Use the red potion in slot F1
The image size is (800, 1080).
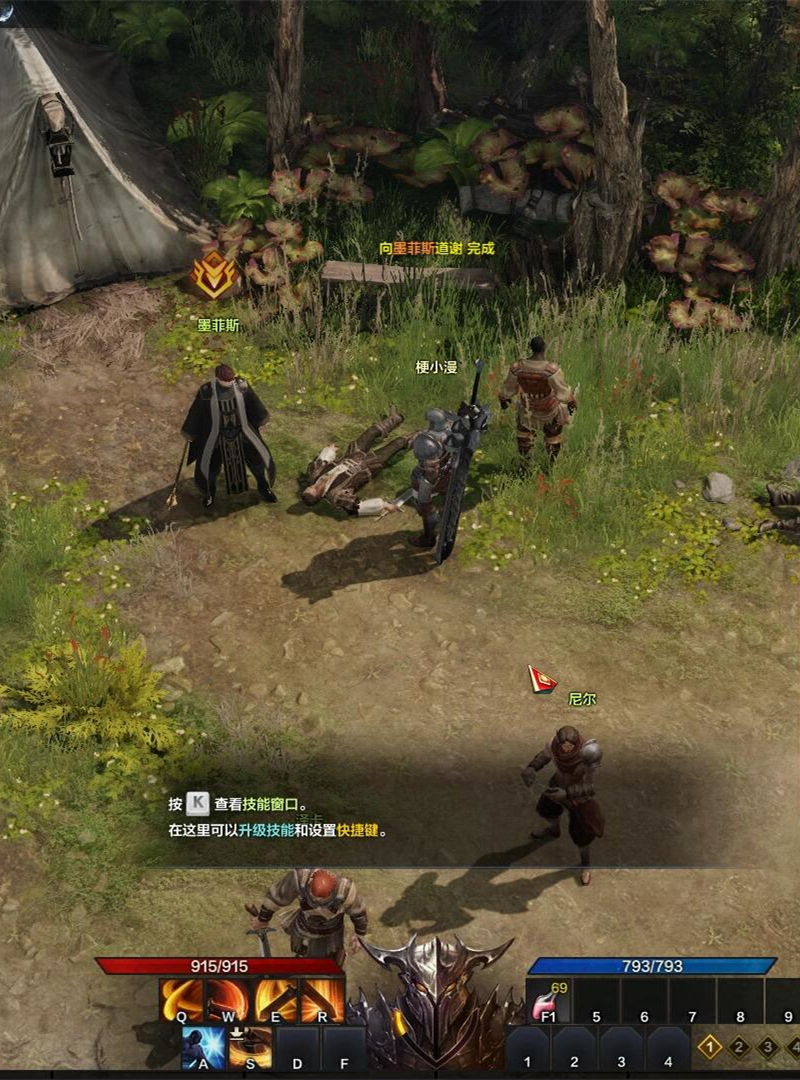[x=548, y=1000]
